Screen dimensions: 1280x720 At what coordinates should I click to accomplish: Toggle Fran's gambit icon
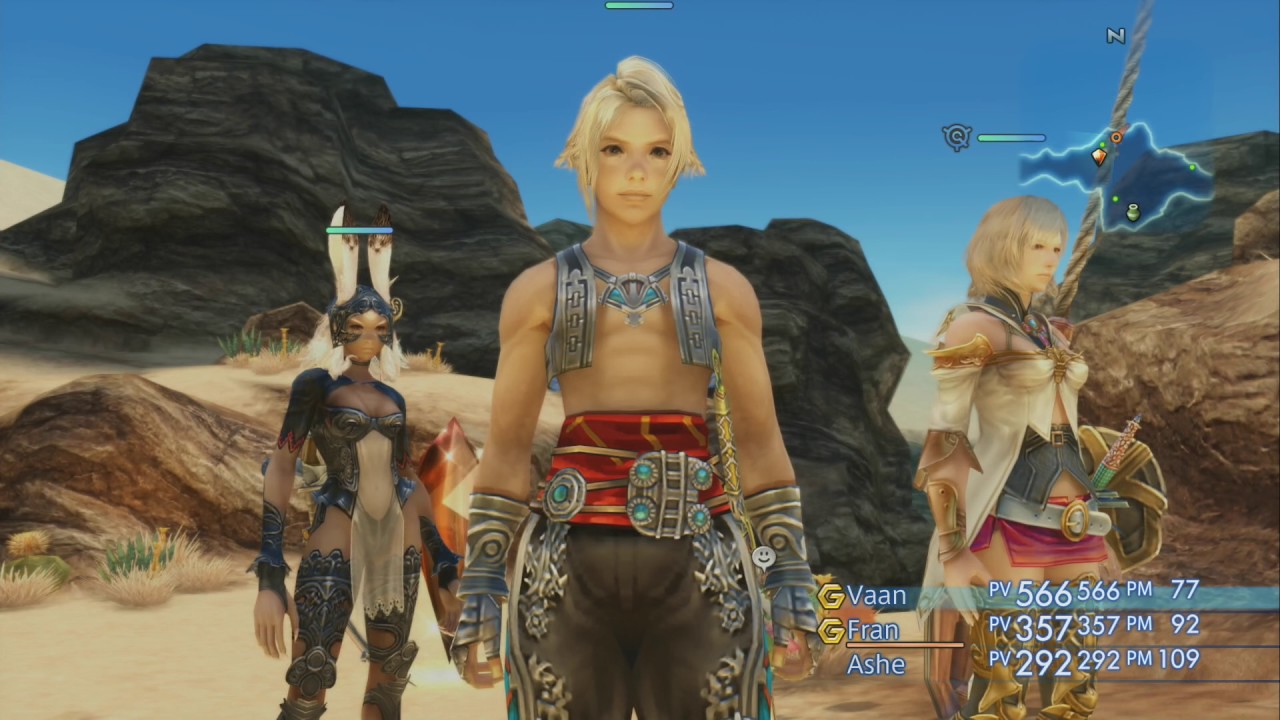(x=831, y=630)
